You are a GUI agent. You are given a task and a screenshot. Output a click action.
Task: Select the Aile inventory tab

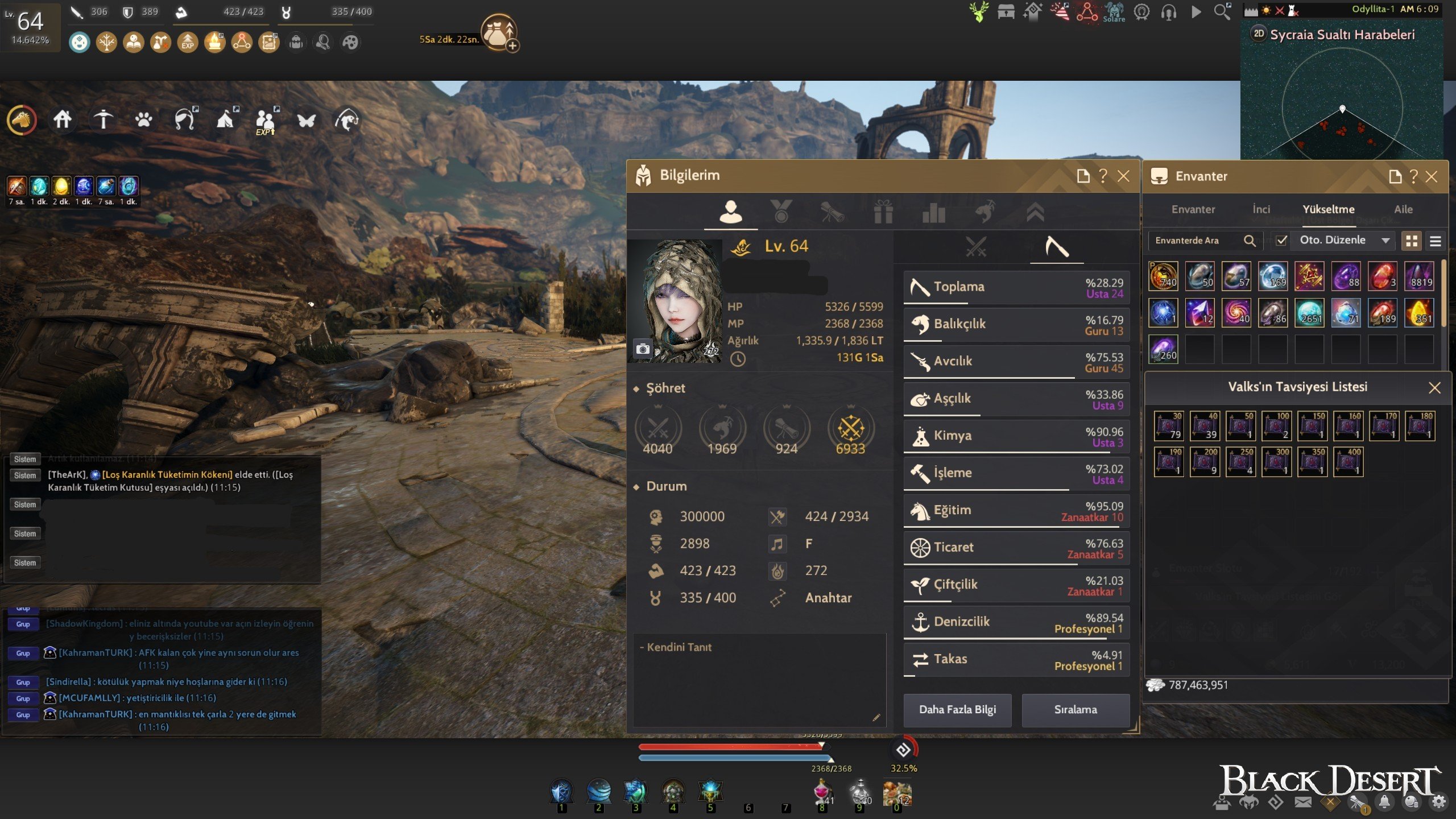point(1403,209)
